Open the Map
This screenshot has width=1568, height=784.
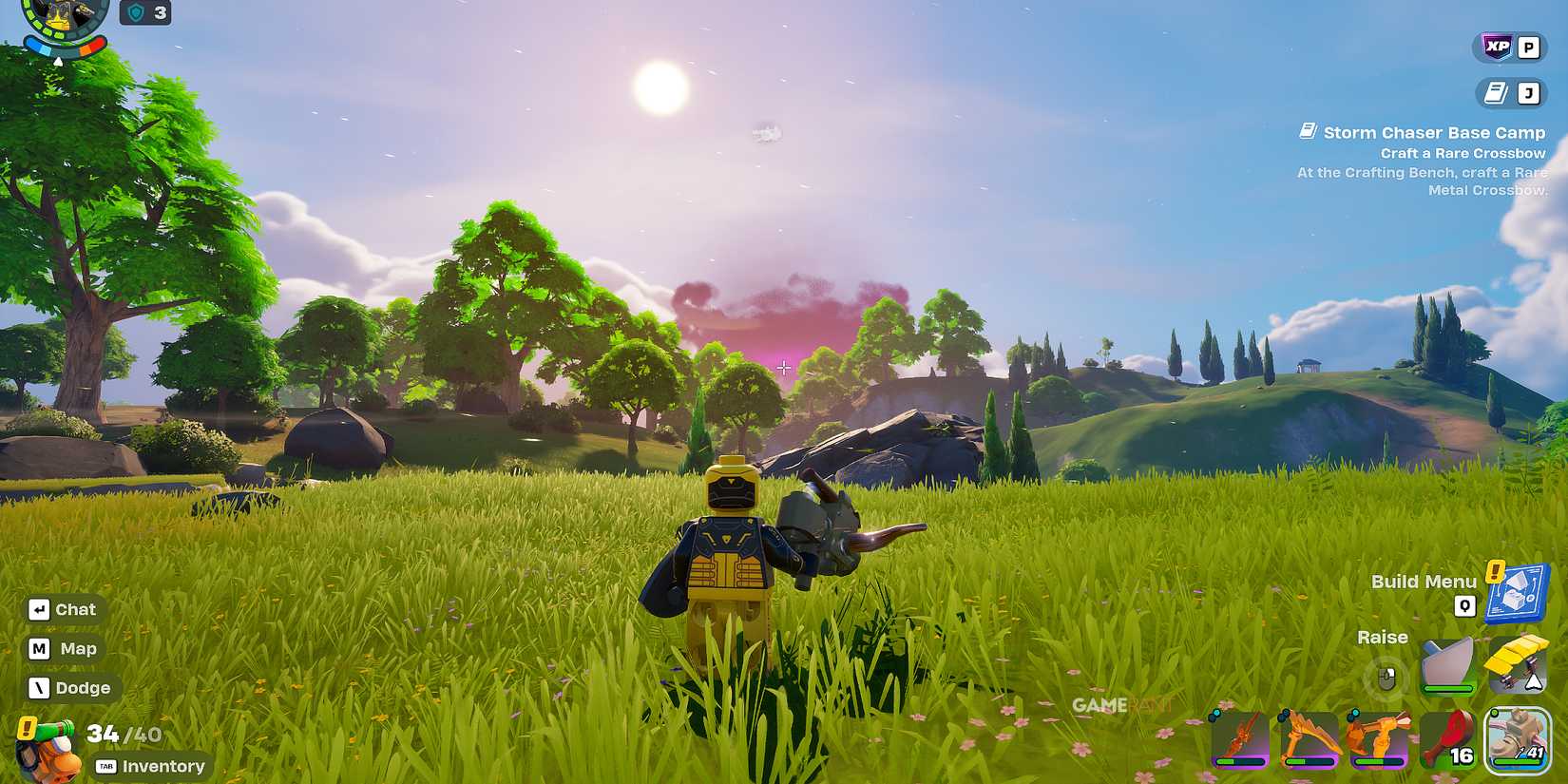tap(62, 648)
